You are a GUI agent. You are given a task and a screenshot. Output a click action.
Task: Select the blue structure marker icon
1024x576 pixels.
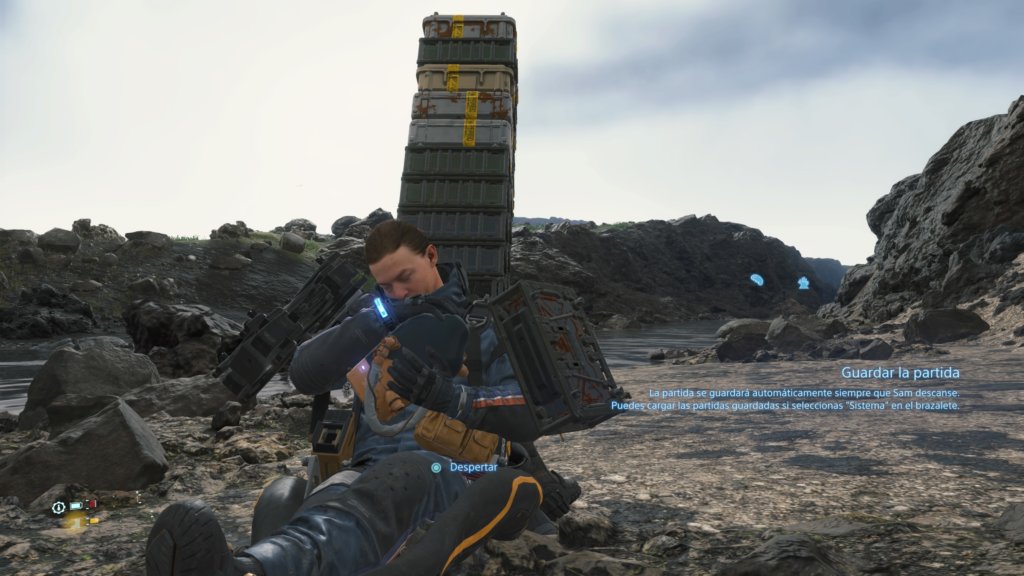[x=803, y=283]
